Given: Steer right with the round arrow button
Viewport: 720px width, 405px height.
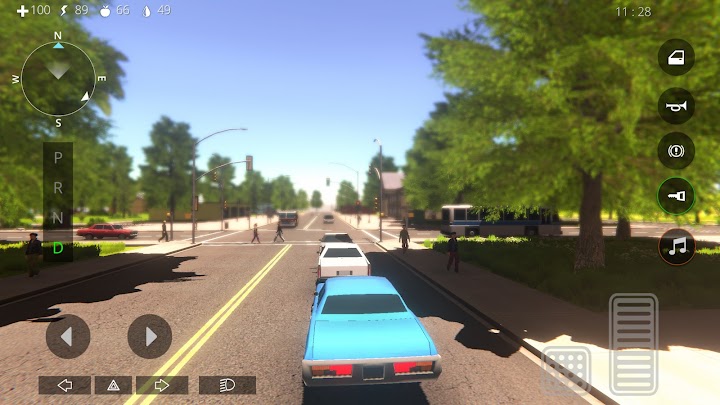Looking at the screenshot, I should point(150,336).
